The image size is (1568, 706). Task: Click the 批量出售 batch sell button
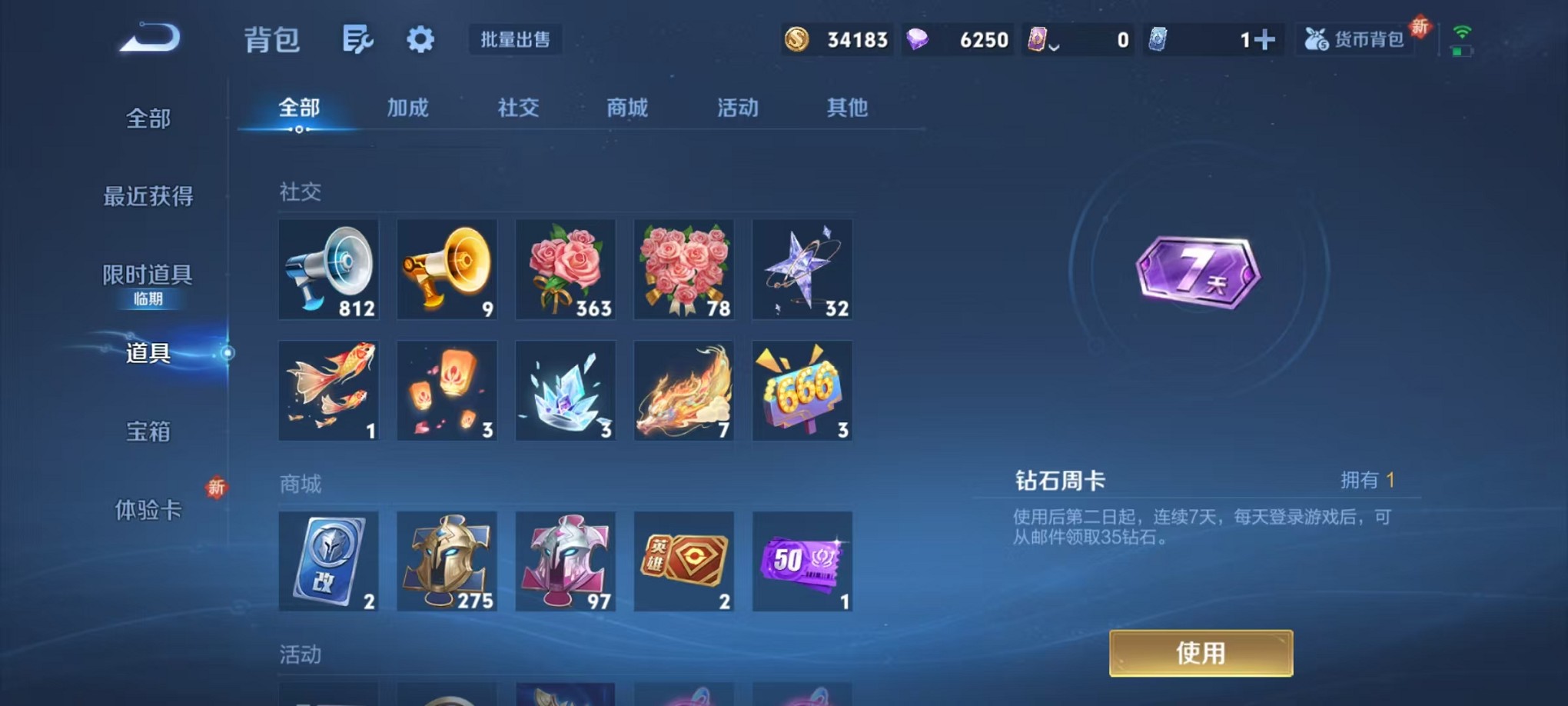(x=516, y=40)
